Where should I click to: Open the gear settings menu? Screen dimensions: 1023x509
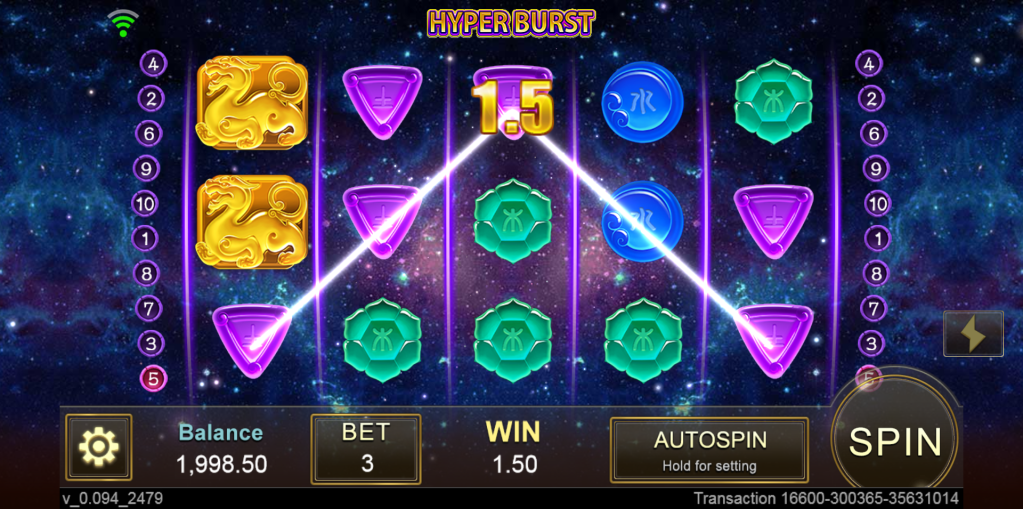(99, 447)
